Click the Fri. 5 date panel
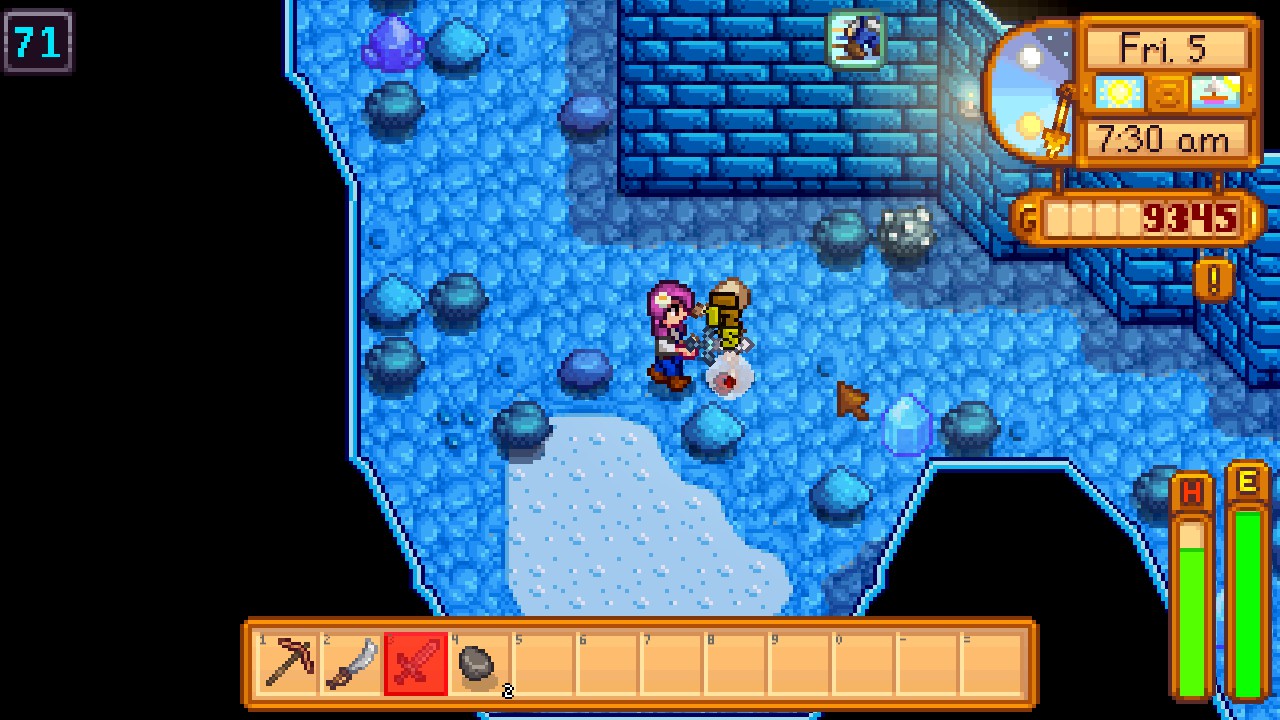1280x720 pixels. click(1168, 48)
